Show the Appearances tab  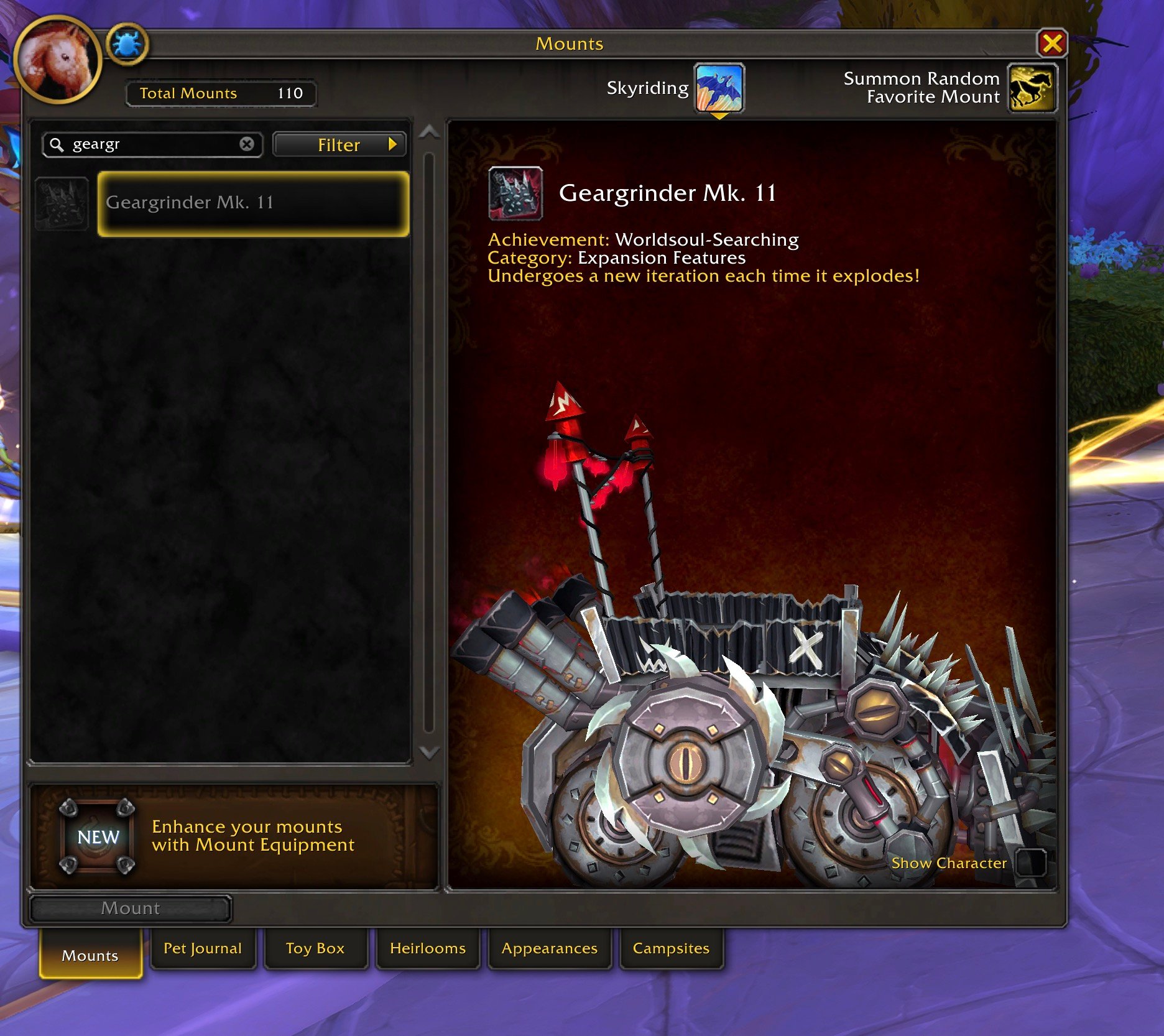pyautogui.click(x=550, y=948)
